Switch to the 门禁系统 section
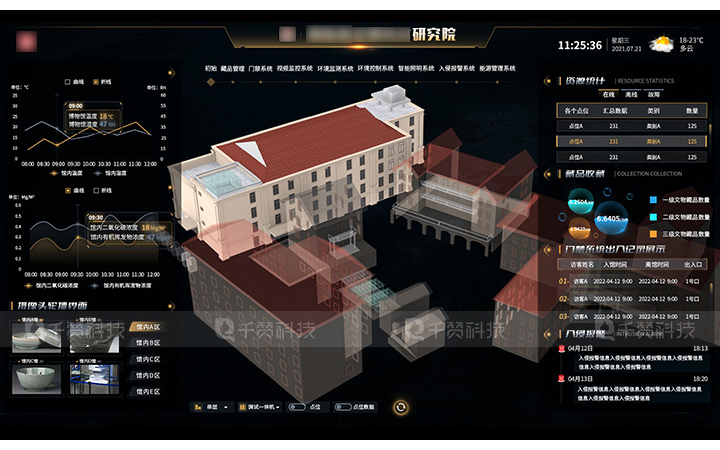 (260, 69)
